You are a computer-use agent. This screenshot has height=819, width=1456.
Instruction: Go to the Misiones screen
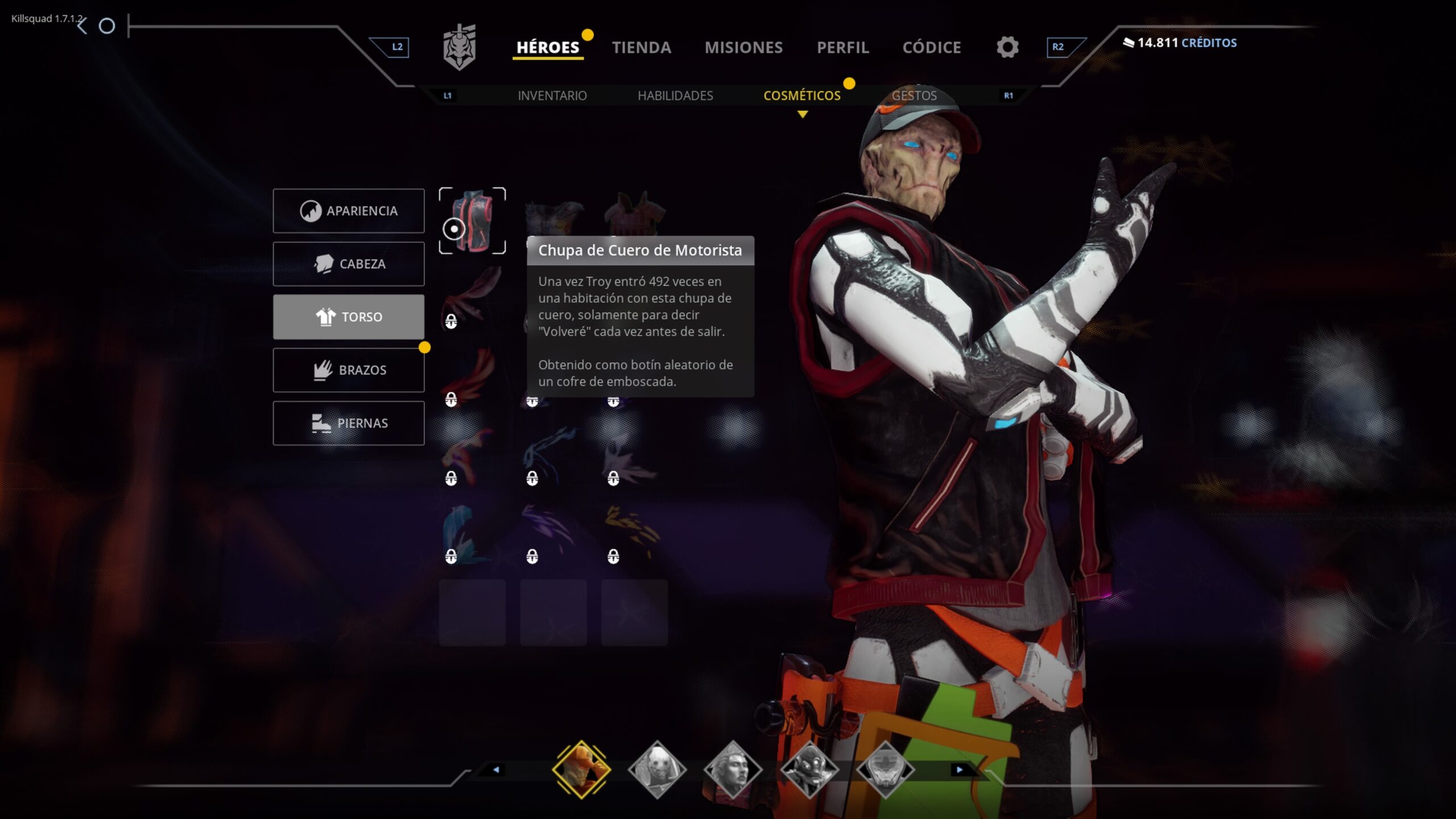743,47
